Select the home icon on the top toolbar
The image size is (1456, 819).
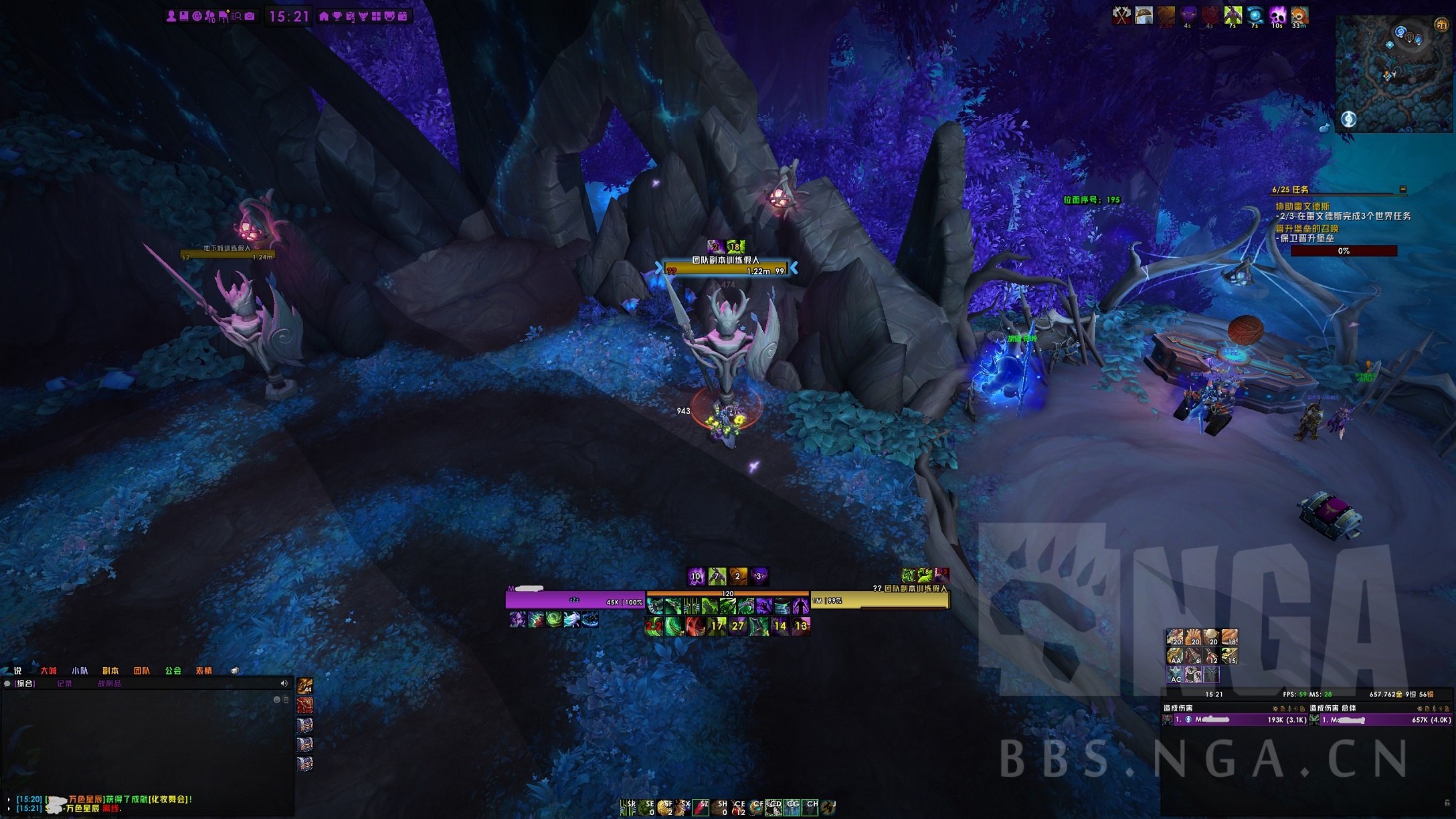tap(325, 15)
